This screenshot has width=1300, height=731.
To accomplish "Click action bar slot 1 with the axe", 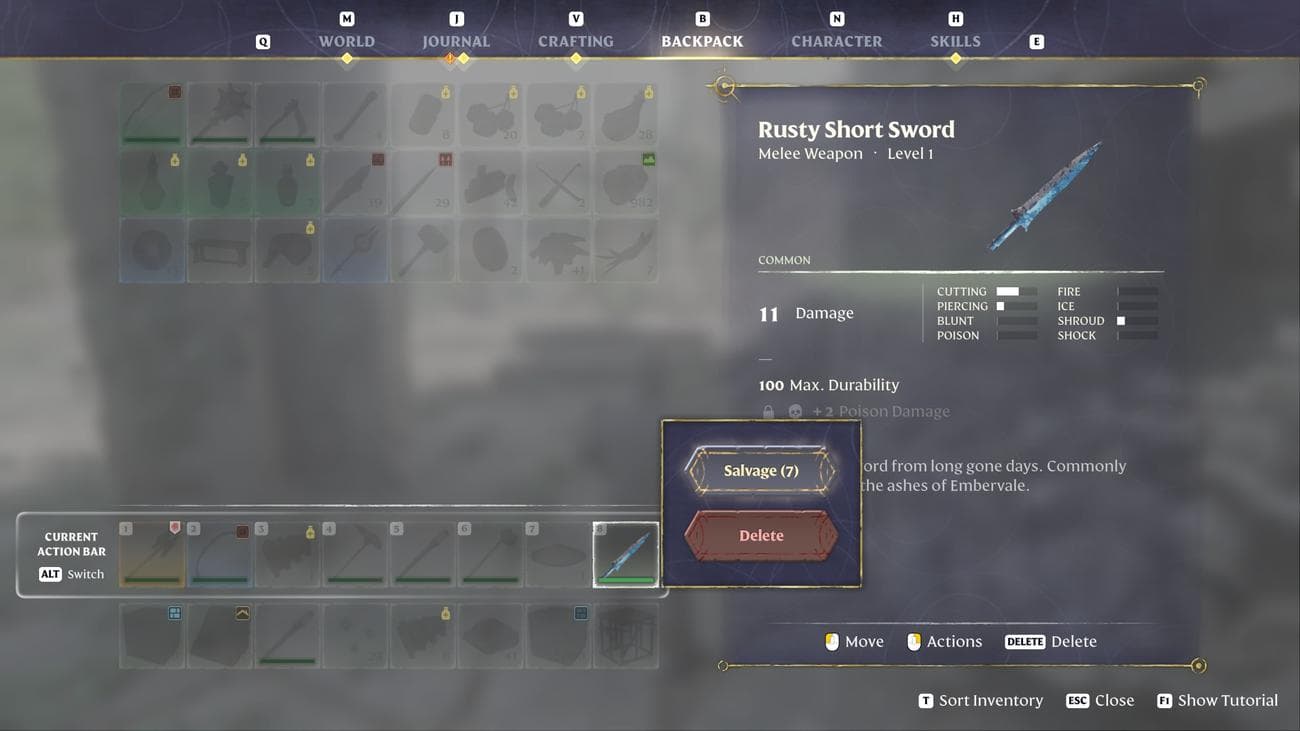I will [x=152, y=554].
